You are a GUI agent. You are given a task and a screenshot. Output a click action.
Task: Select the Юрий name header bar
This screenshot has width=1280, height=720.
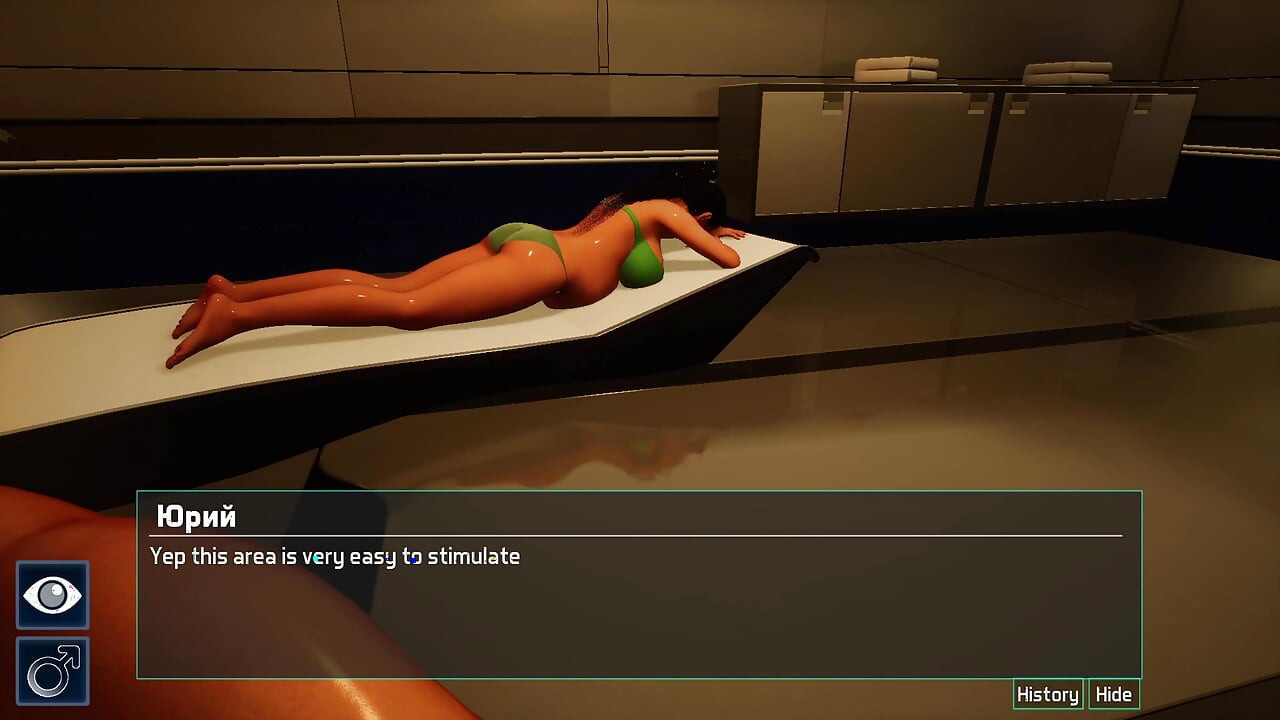pyautogui.click(x=196, y=517)
